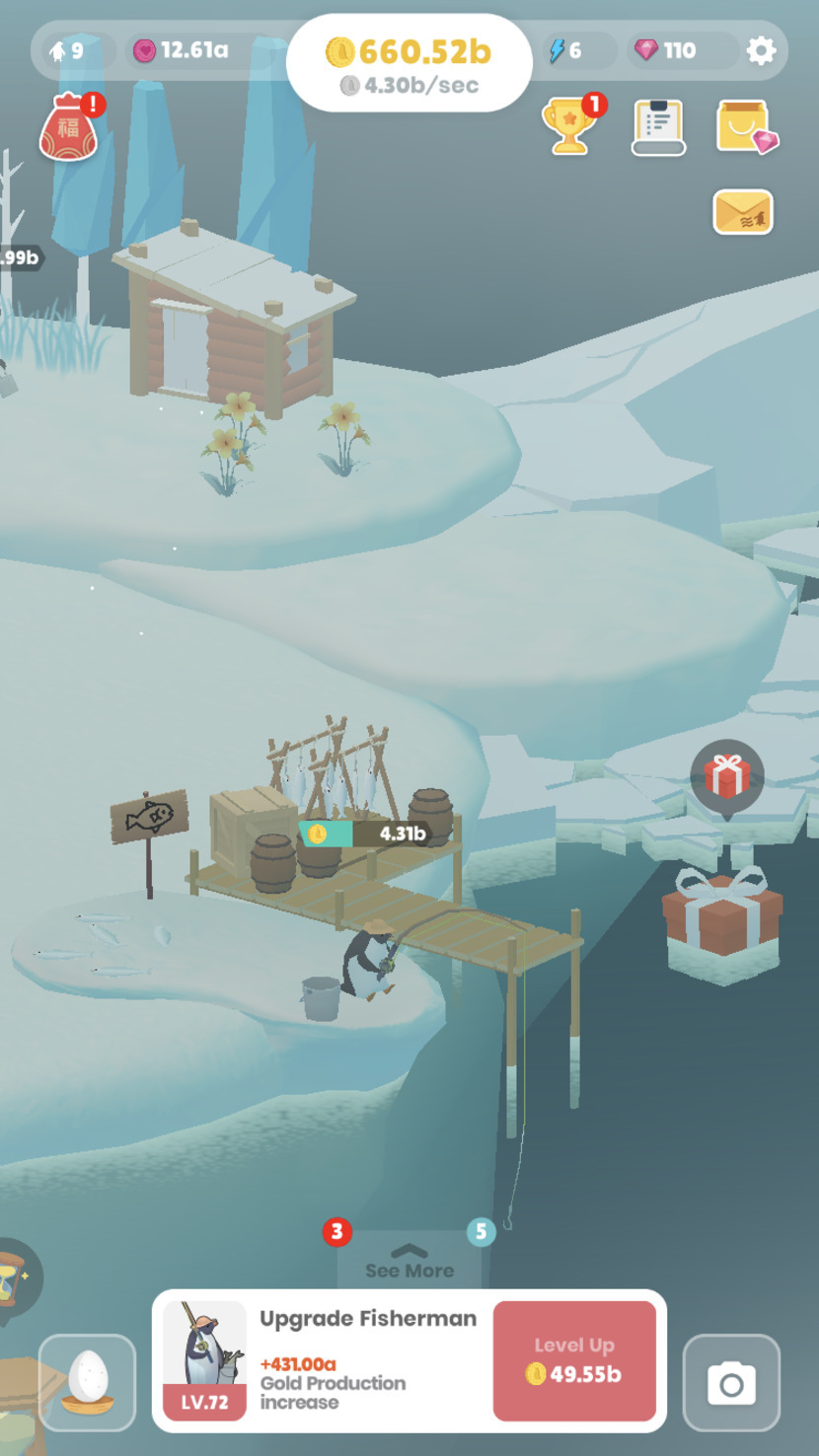Open the egg nest menu
This screenshot has height=1456, width=819.
click(88, 1382)
